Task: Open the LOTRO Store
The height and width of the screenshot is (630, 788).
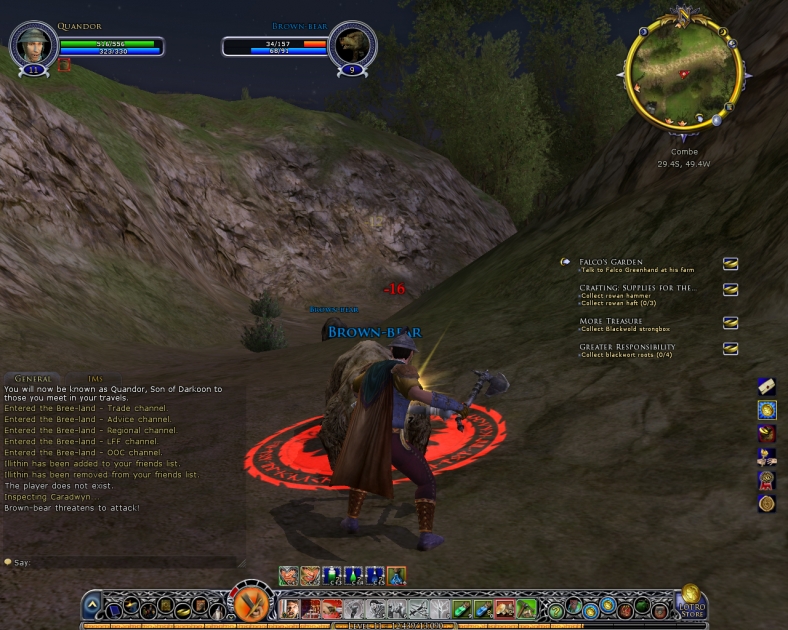Action: pos(692,603)
